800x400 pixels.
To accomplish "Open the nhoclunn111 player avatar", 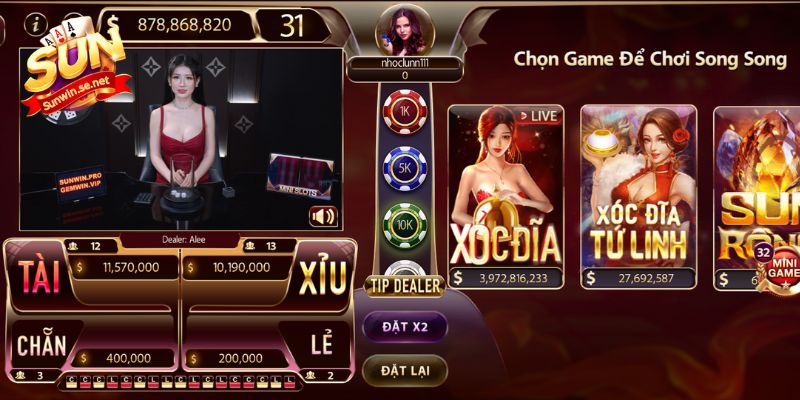I will [404, 30].
